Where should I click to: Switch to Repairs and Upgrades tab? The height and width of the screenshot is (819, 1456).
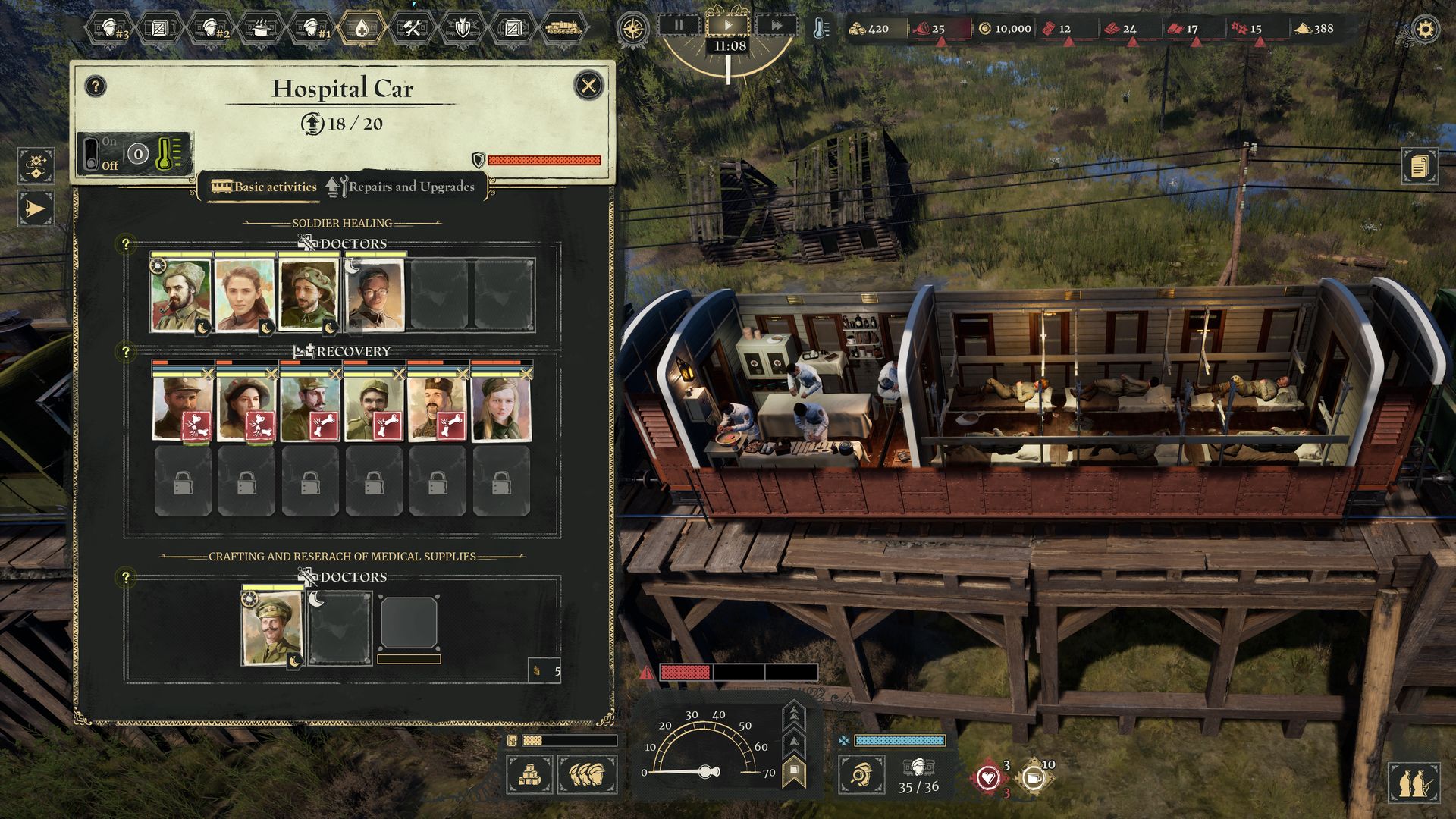(400, 187)
